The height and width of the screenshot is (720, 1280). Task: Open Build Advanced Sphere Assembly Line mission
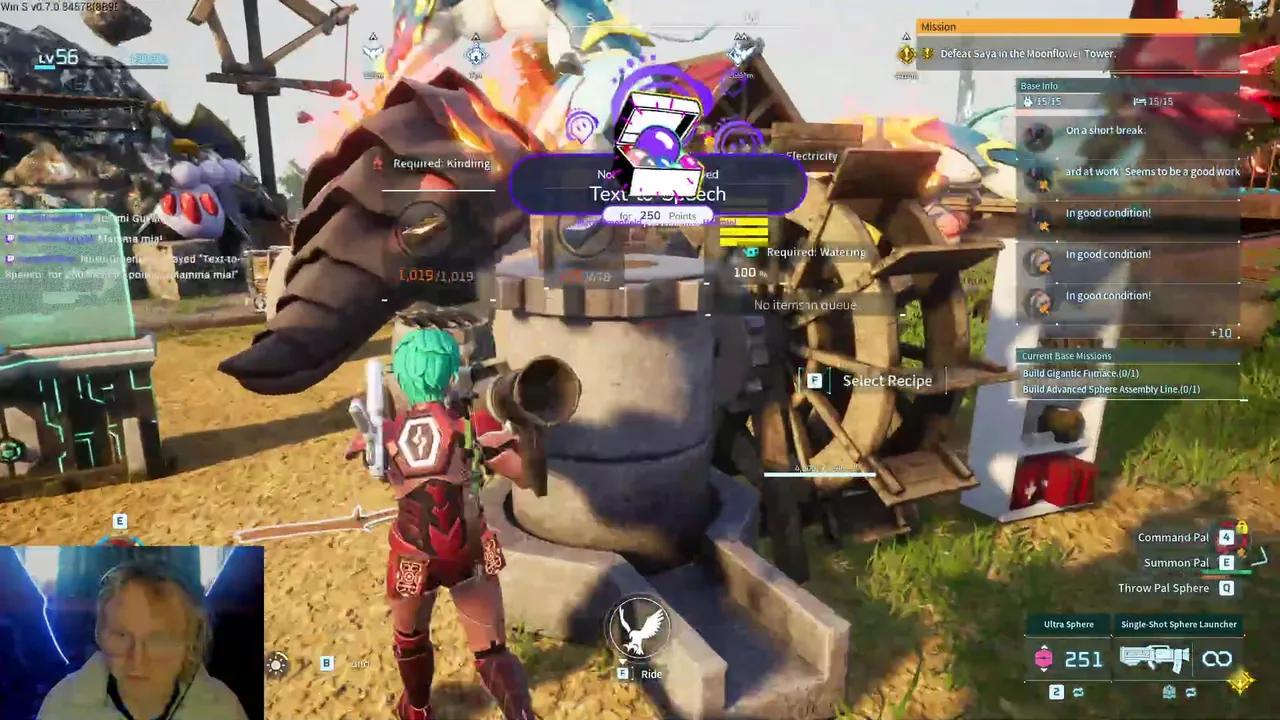tap(1110, 389)
